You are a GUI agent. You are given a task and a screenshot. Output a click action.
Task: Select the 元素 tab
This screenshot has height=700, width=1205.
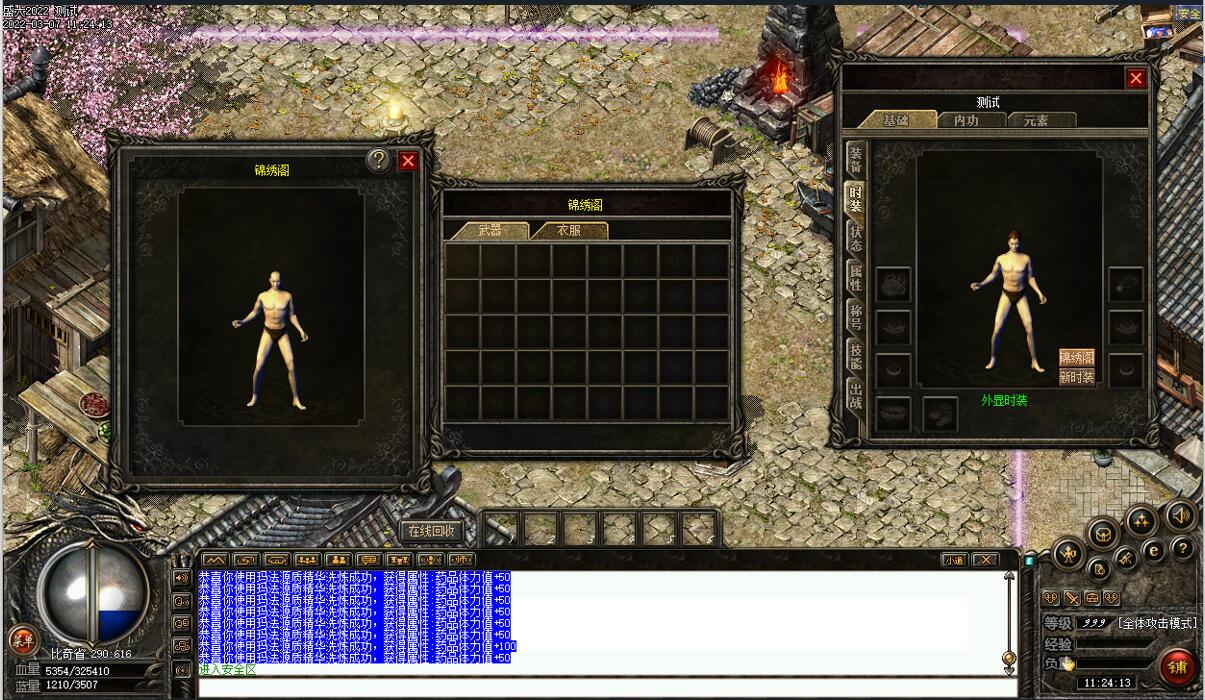[x=1035, y=120]
